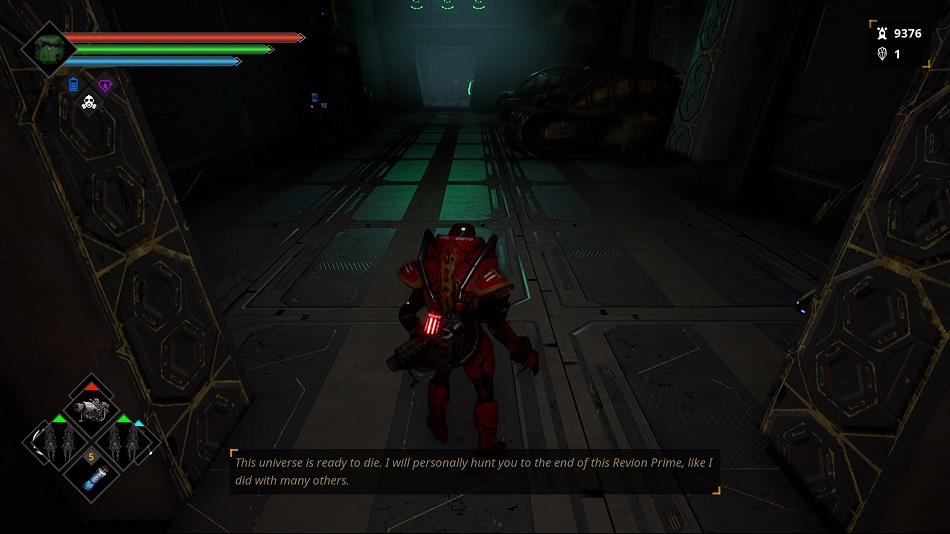Screen dimensions: 950x534
Task: Use the blue vial consumable slot
Action: (x=92, y=476)
